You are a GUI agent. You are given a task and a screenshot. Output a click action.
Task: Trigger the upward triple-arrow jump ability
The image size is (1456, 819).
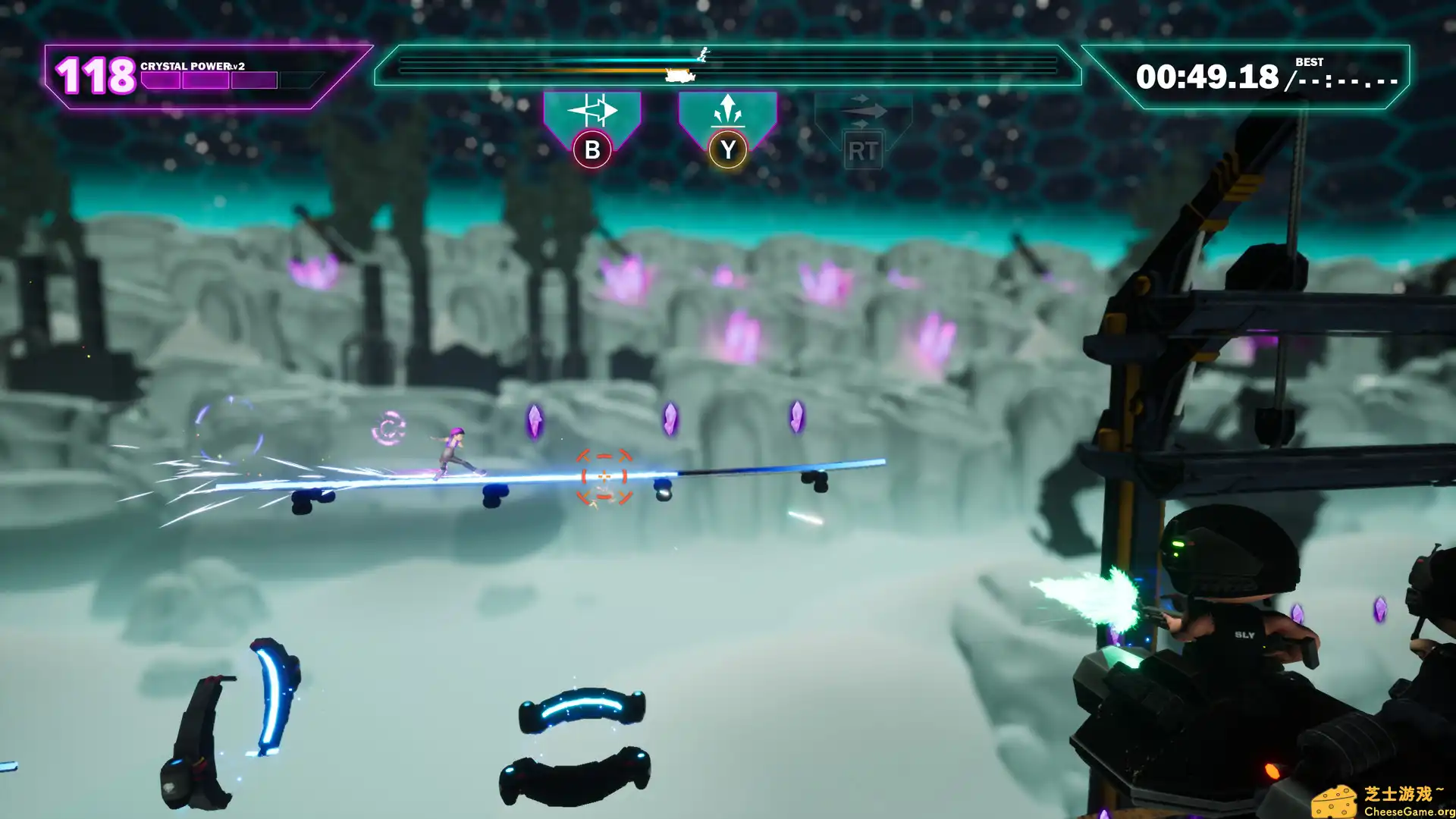point(727,111)
